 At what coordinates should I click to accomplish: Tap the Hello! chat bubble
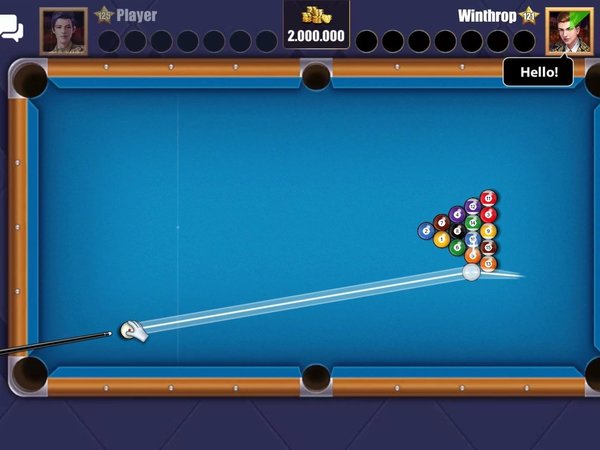coord(538,72)
